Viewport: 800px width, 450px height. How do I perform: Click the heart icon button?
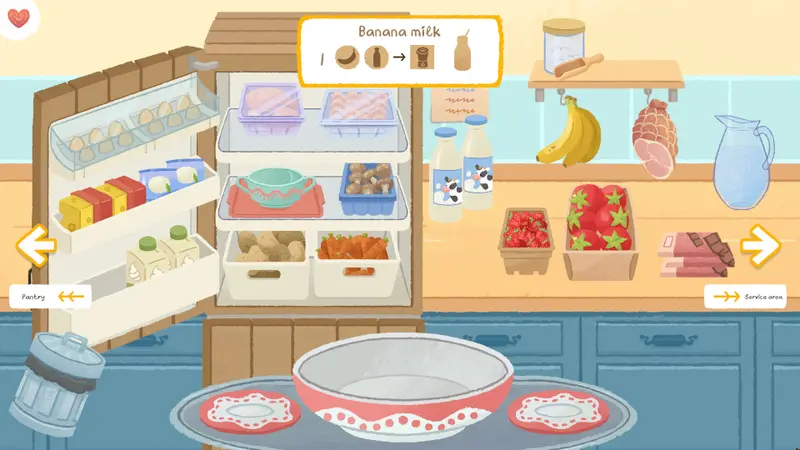point(19,19)
